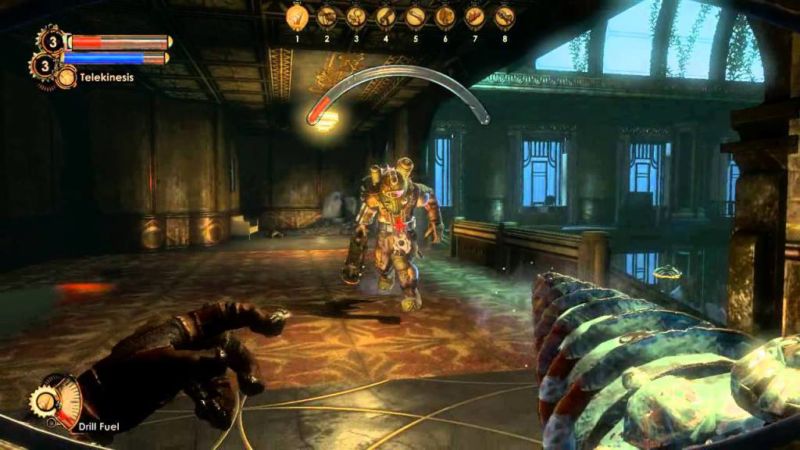Screen dimensions: 800x450
Task: Select the weapon in slot 5
Action: pyautogui.click(x=415, y=17)
